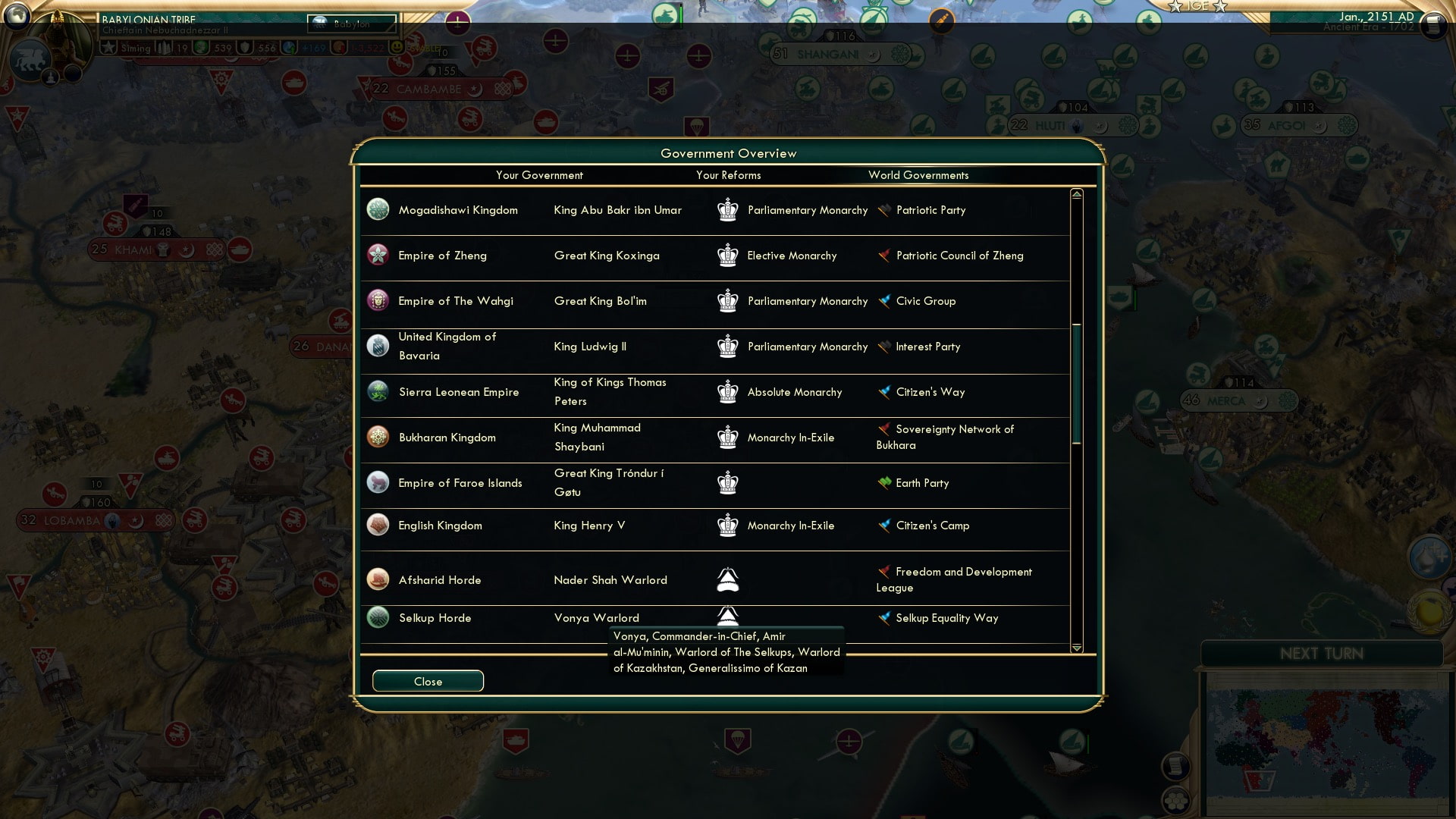Click the science beaker icon showing 19
Viewport: 1456px width, 819px height.
(165, 47)
